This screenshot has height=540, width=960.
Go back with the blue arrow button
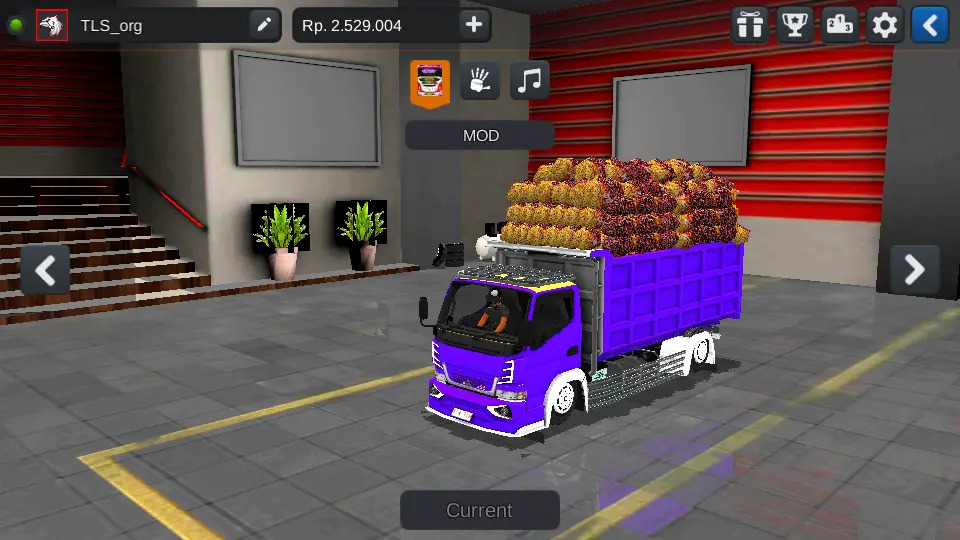tap(930, 25)
